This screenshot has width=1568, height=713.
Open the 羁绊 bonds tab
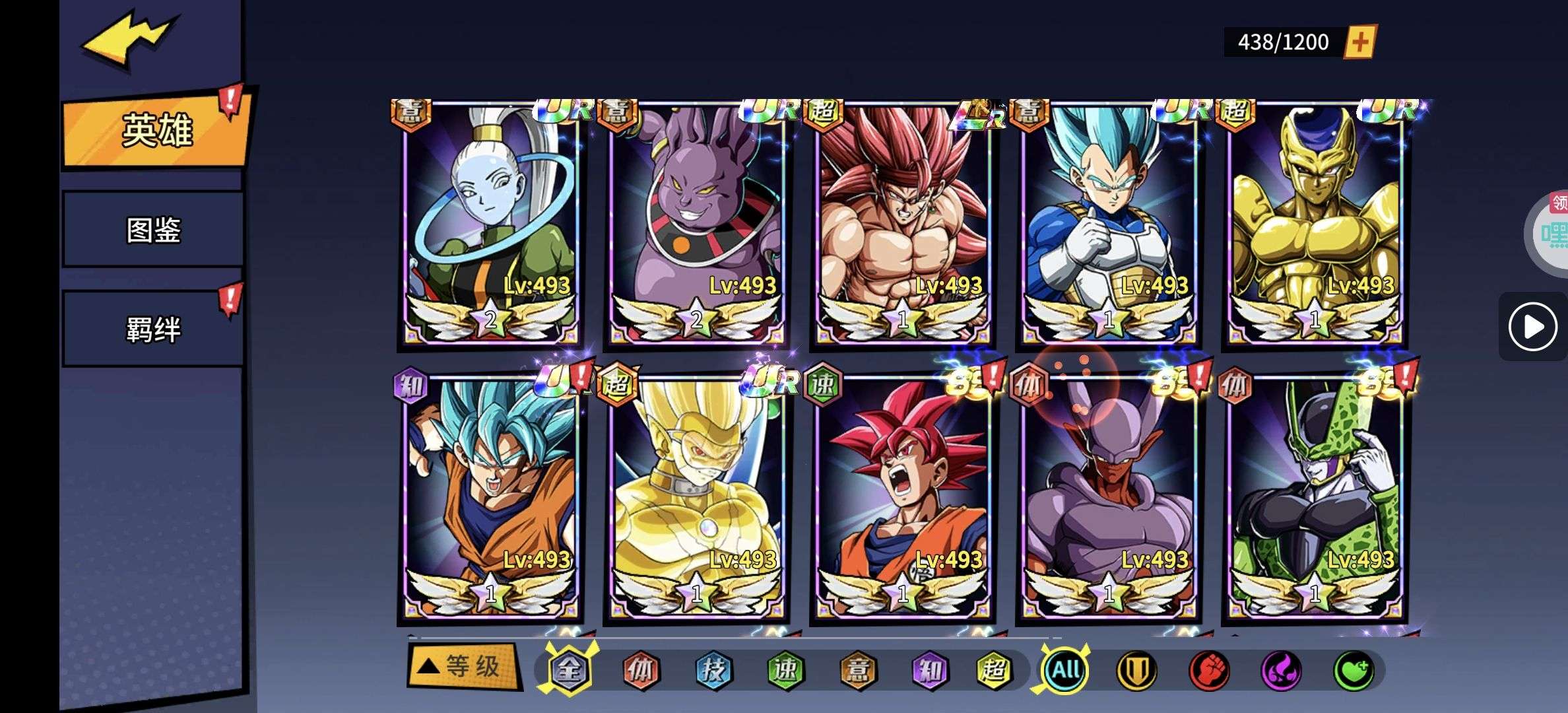153,329
